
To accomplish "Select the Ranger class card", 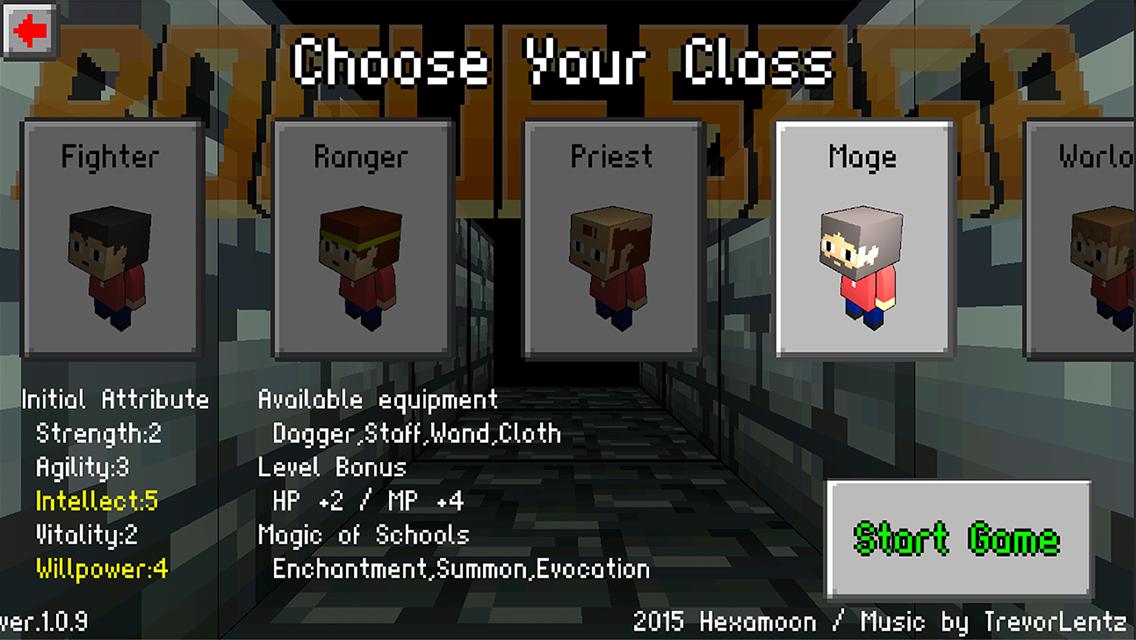I will [361, 238].
